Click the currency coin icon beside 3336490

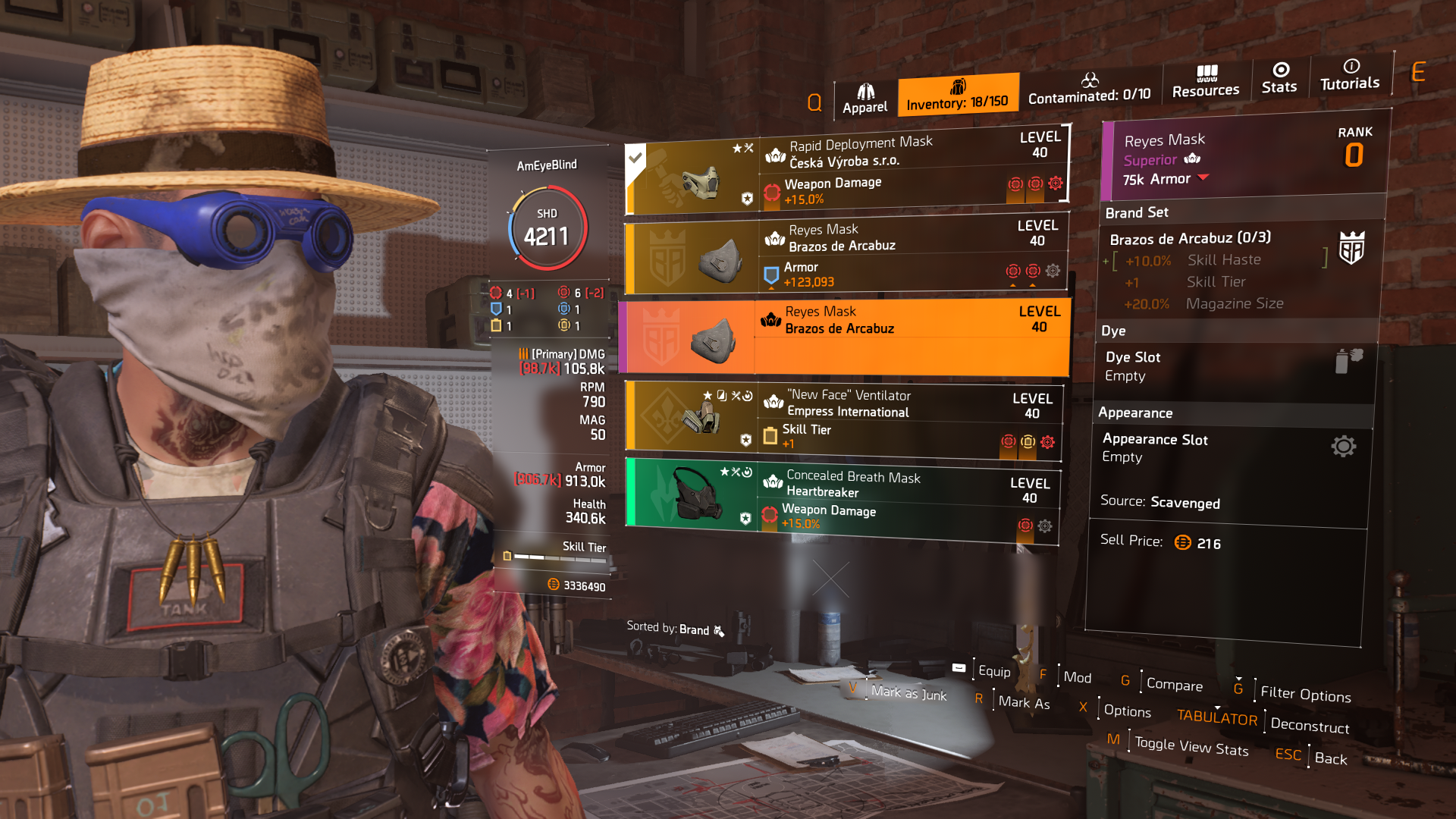pyautogui.click(x=552, y=585)
